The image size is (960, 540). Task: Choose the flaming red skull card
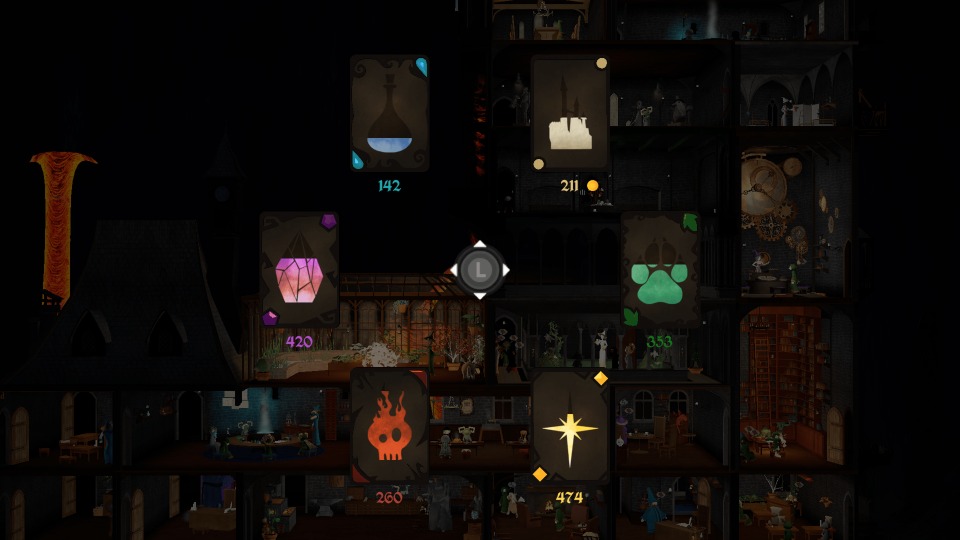(x=390, y=426)
